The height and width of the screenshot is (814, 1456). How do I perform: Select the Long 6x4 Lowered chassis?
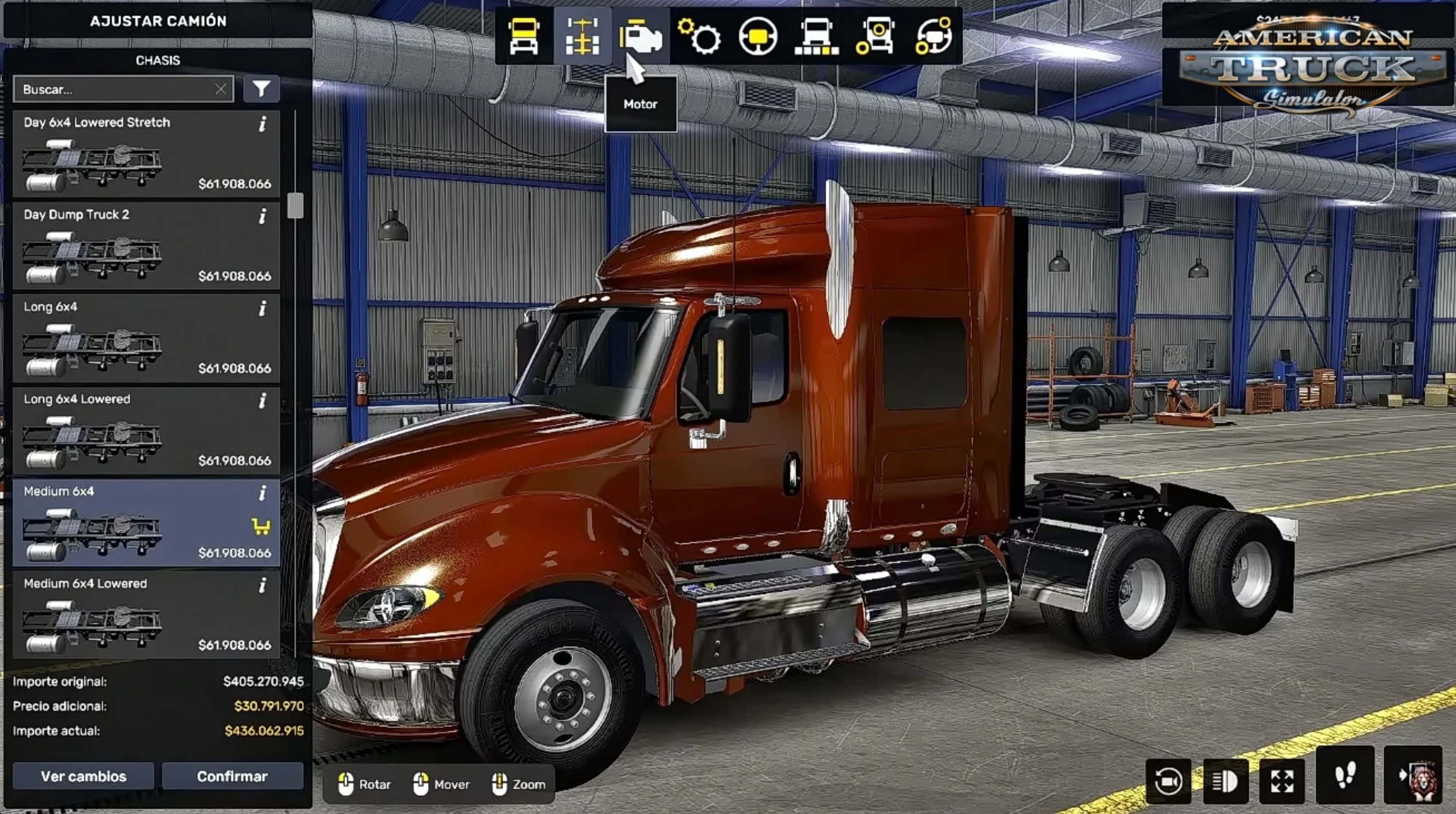(x=146, y=430)
